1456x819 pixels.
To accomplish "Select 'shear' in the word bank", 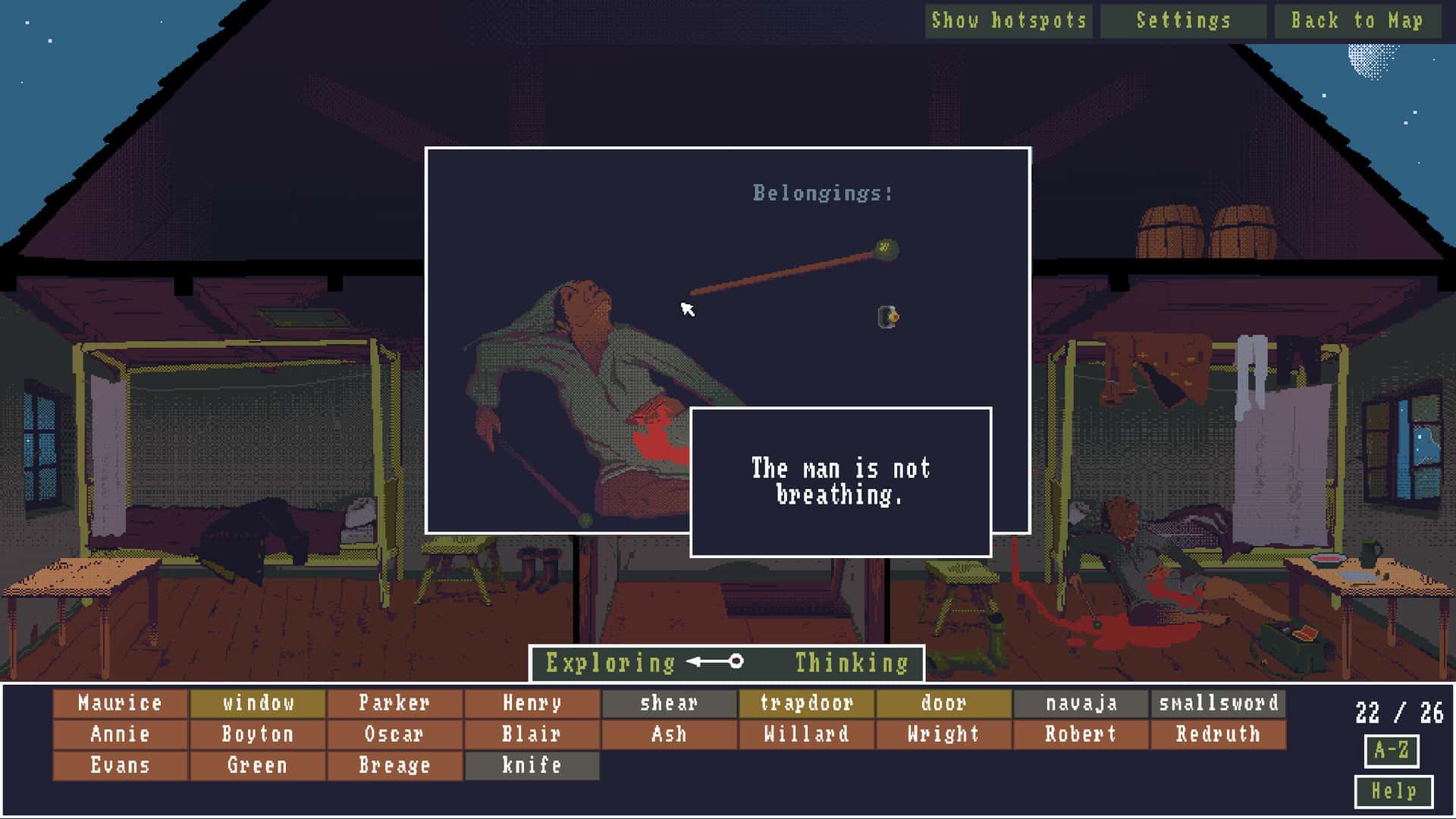I will click(x=666, y=704).
